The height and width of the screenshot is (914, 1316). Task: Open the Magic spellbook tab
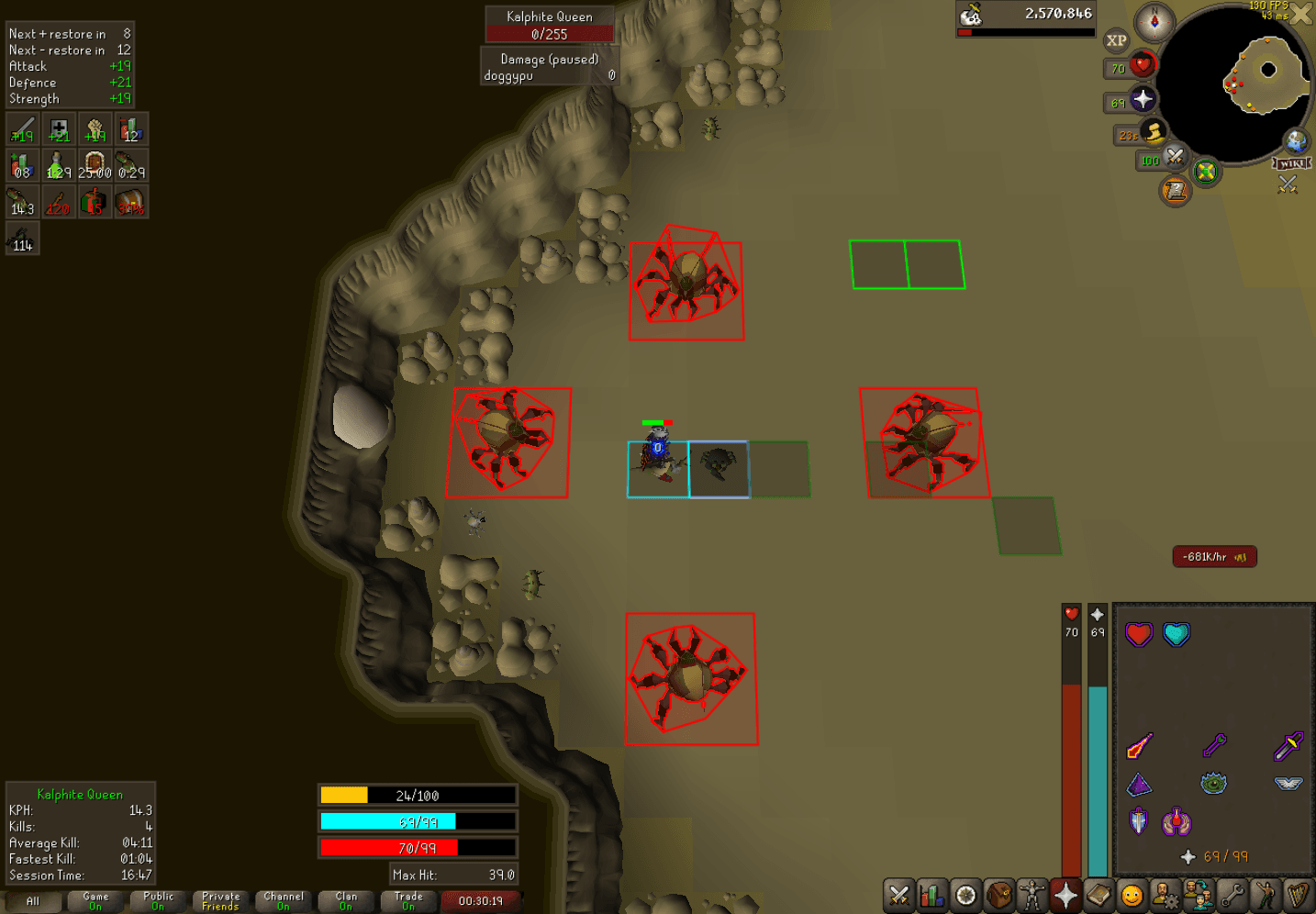(x=1097, y=897)
